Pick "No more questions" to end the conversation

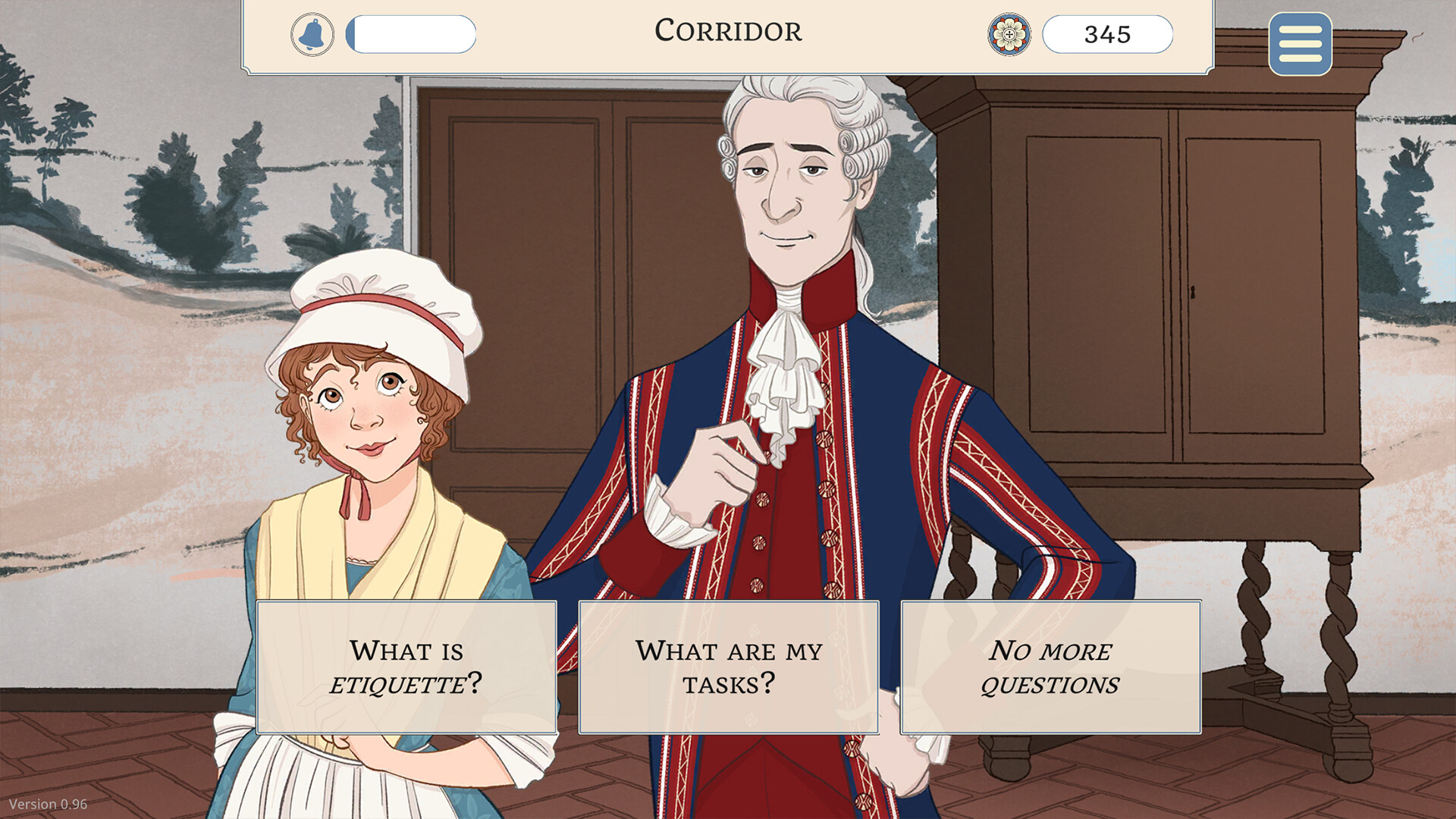(x=1050, y=666)
